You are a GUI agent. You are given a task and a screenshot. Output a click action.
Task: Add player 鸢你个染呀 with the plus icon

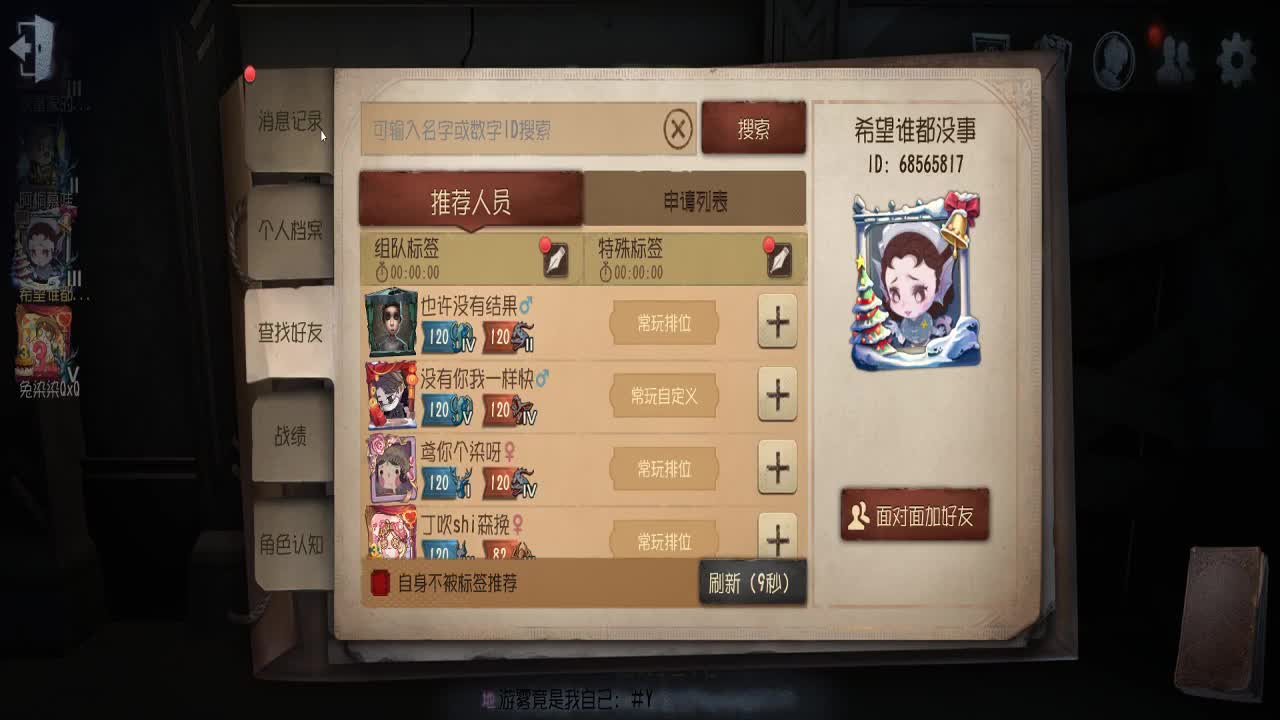point(778,469)
